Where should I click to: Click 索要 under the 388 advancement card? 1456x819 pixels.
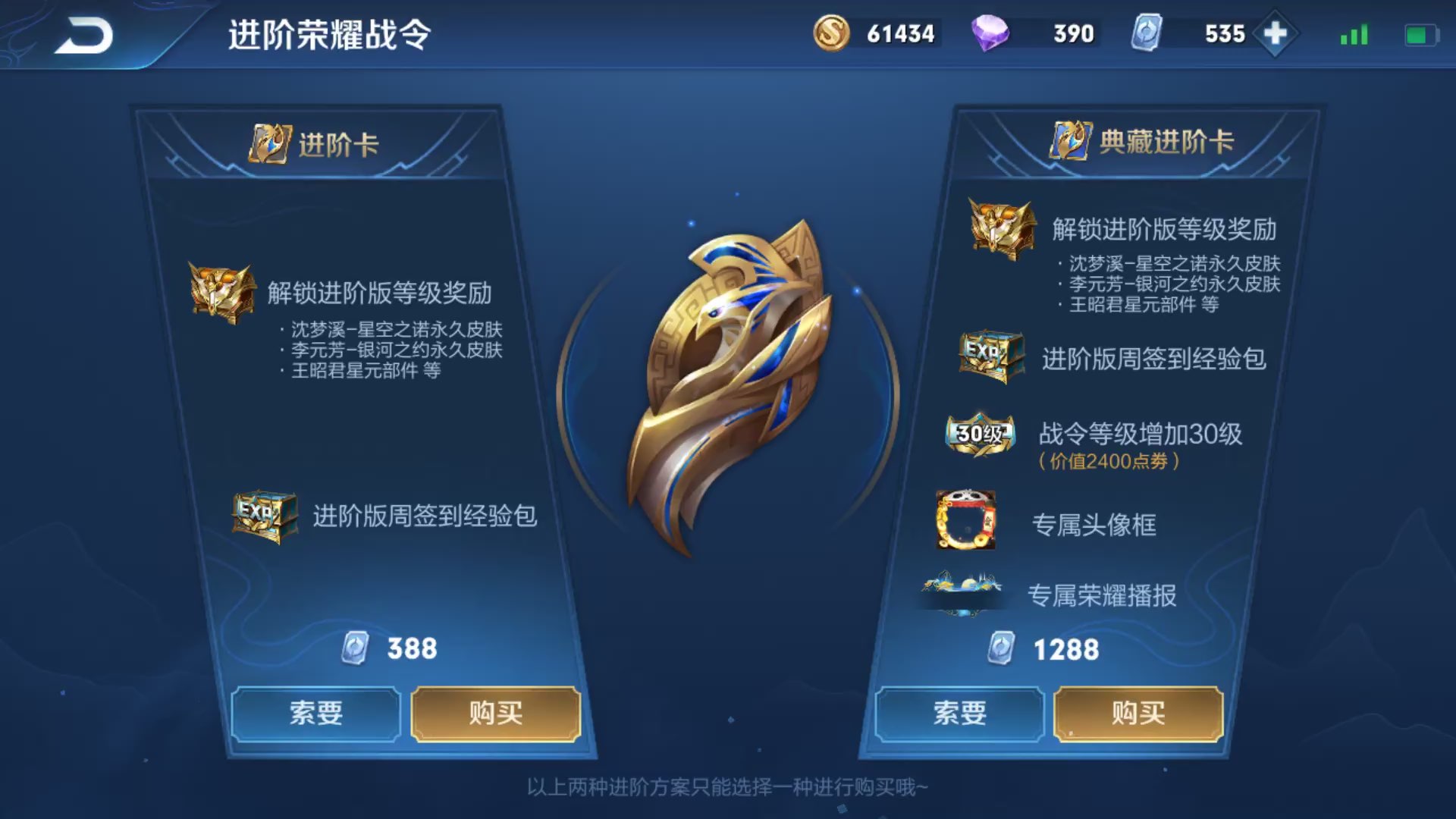click(x=317, y=714)
